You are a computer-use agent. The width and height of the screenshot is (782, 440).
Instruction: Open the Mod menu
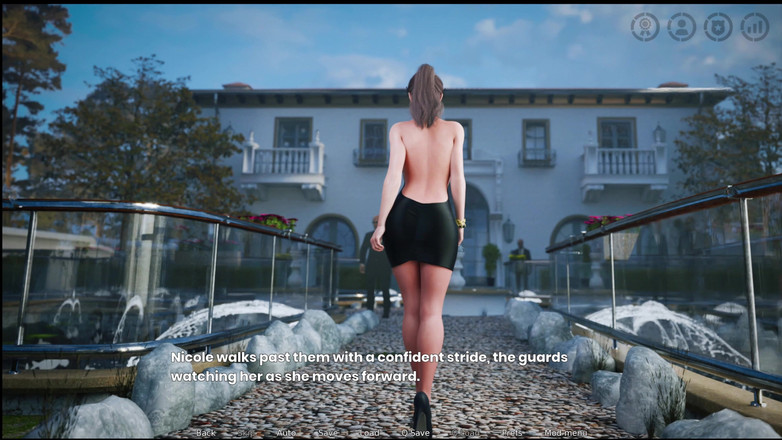tap(567, 433)
